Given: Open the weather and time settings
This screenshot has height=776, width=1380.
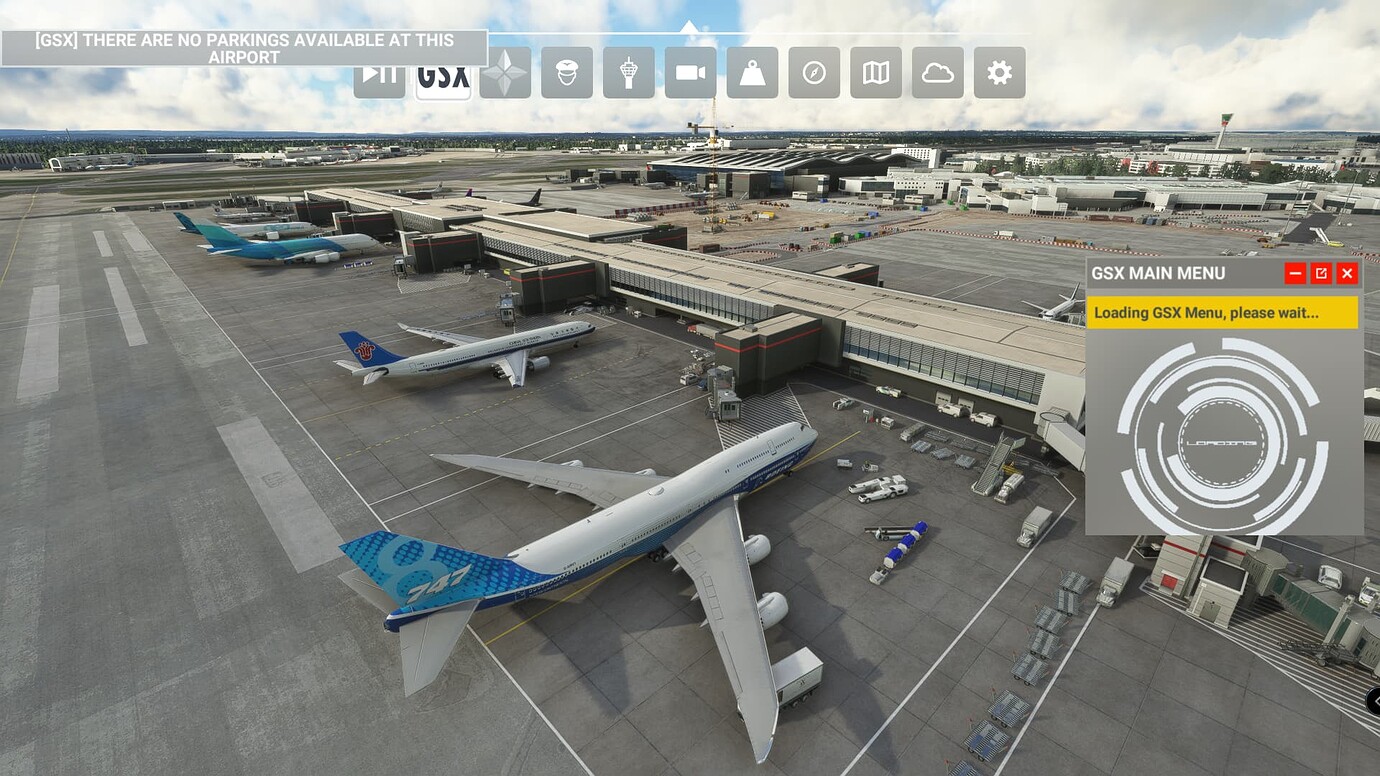Looking at the screenshot, I should (x=937, y=72).
